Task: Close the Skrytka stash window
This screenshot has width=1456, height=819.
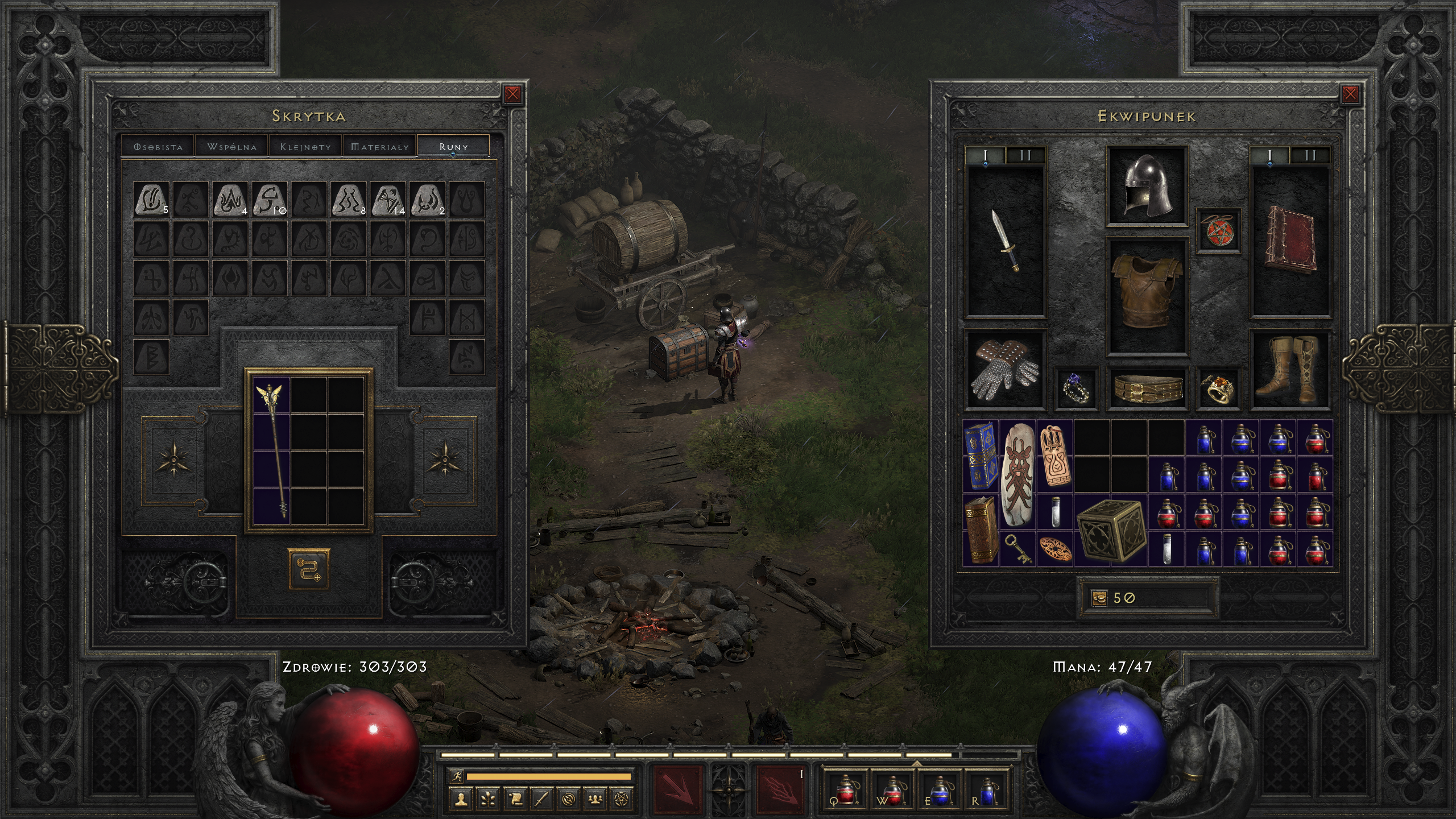Action: [x=512, y=94]
